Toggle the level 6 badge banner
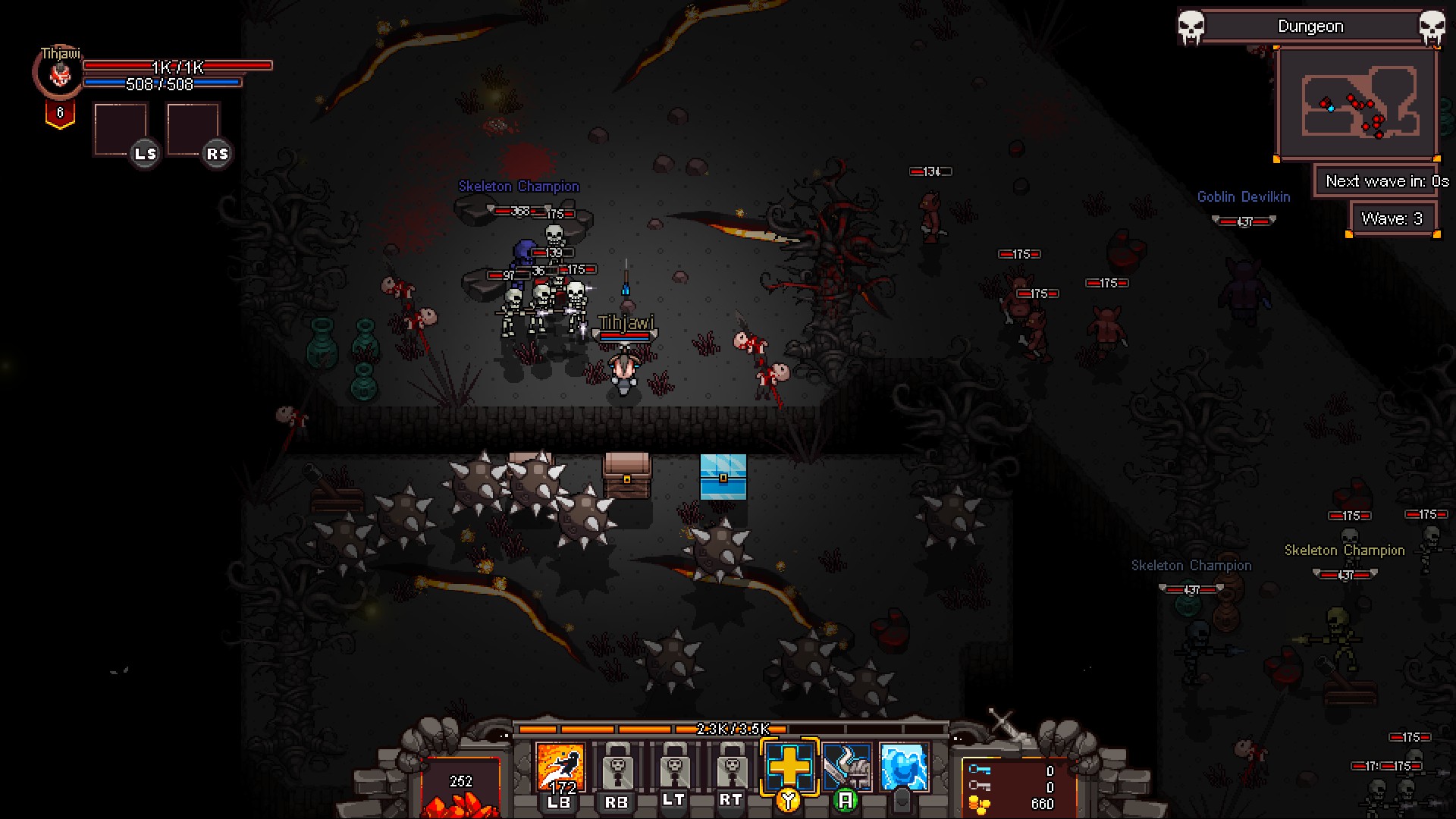This screenshot has height=819, width=1456. (61, 112)
